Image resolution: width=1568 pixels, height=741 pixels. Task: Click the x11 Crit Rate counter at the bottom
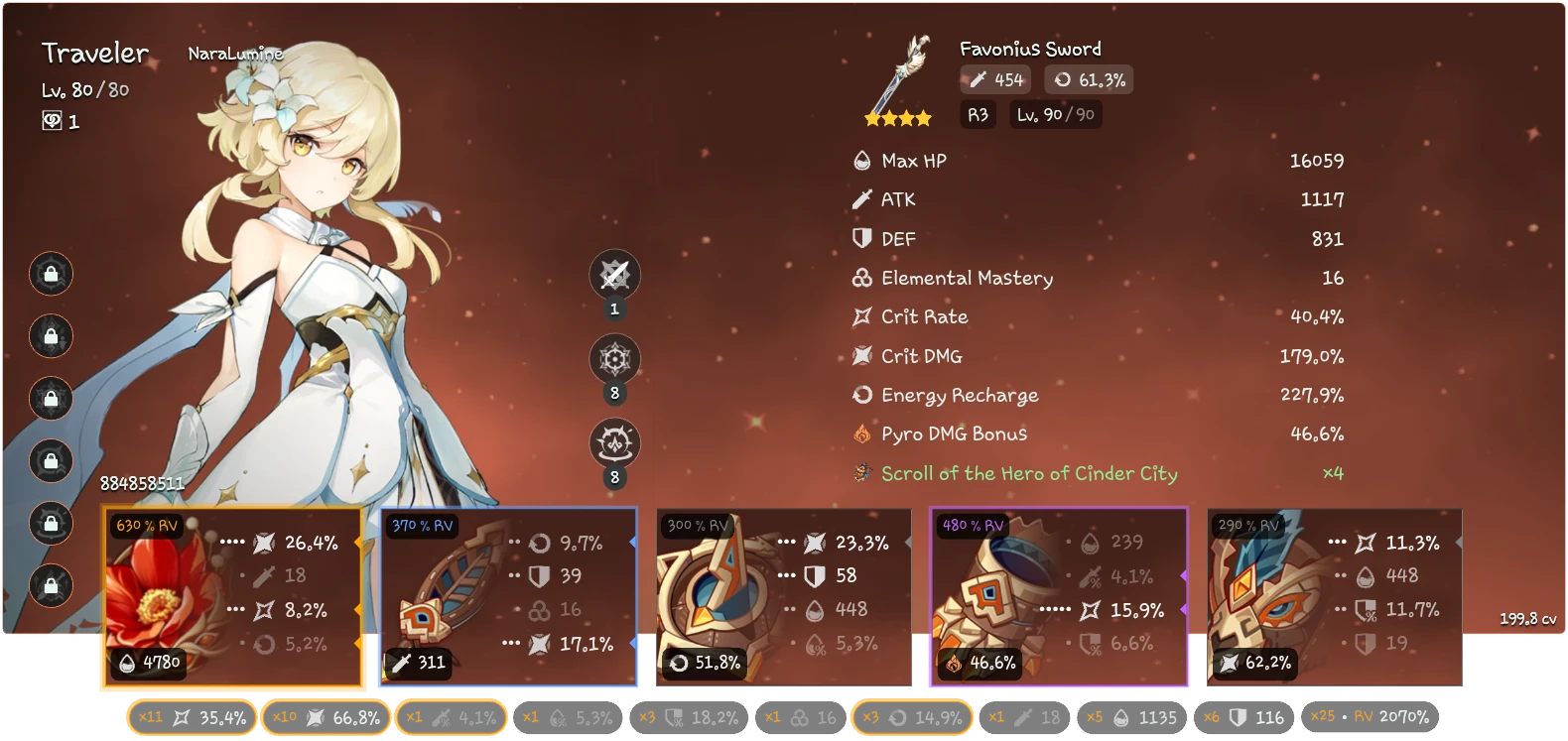tap(190, 716)
